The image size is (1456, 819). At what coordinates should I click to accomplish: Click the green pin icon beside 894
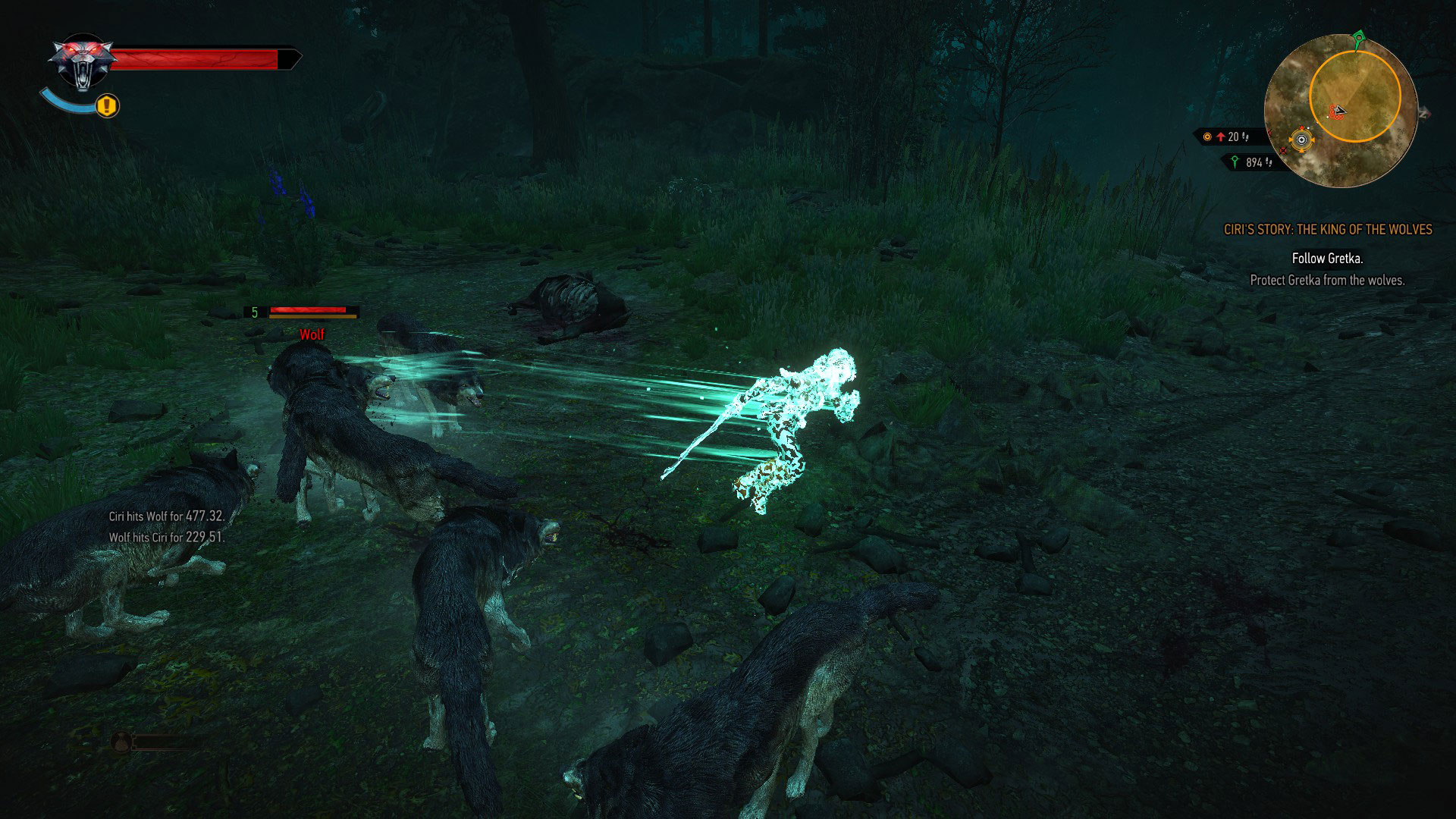click(x=1235, y=162)
